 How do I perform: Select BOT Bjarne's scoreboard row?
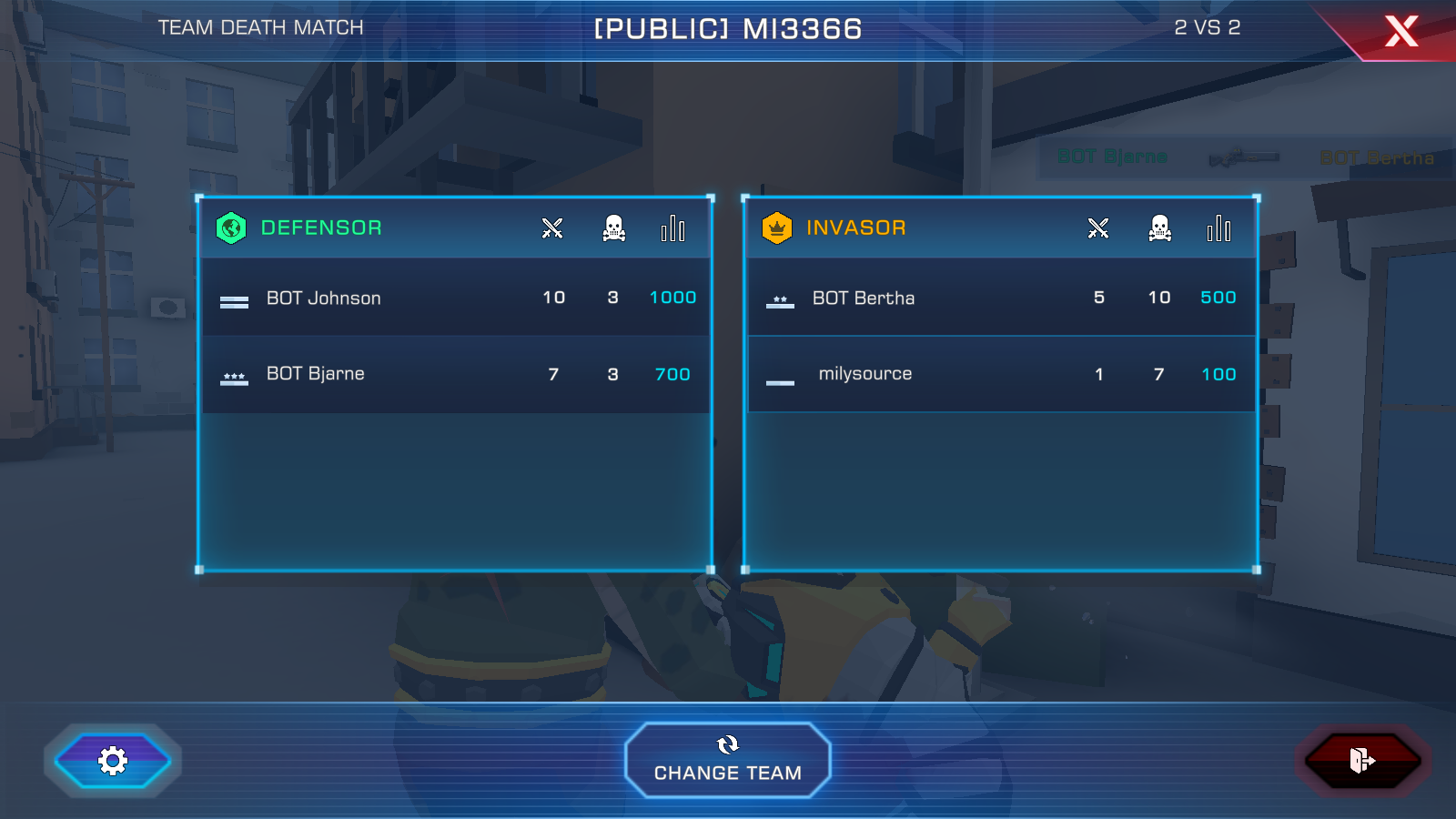point(455,374)
